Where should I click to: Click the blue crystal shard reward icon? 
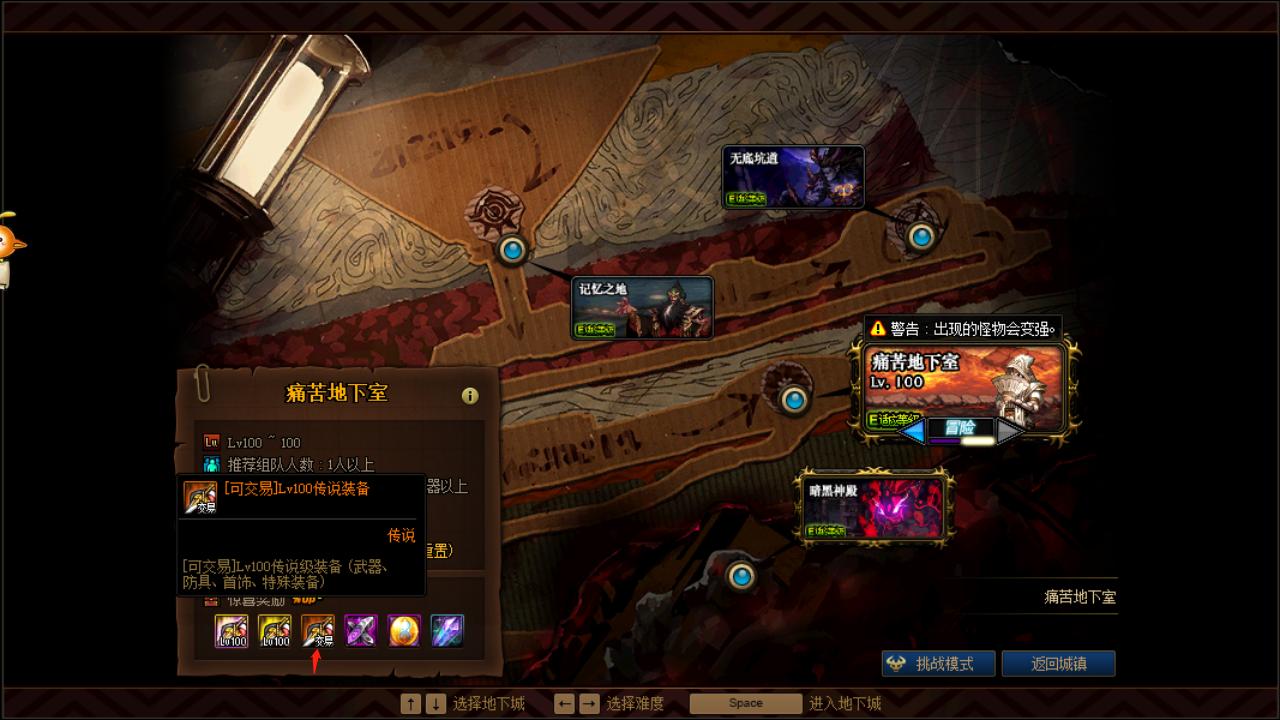[448, 631]
